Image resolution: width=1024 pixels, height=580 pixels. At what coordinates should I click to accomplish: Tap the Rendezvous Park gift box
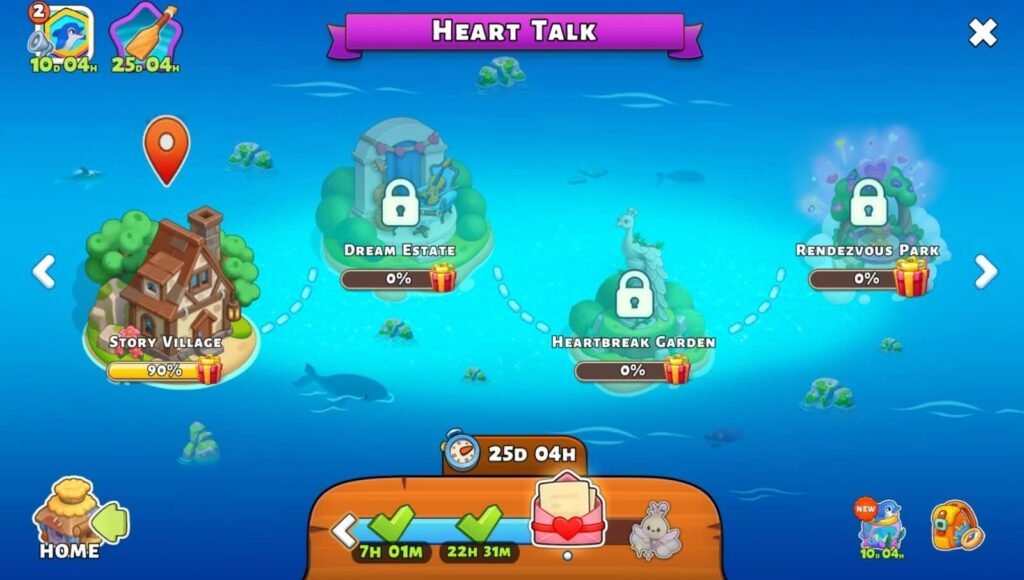click(911, 277)
